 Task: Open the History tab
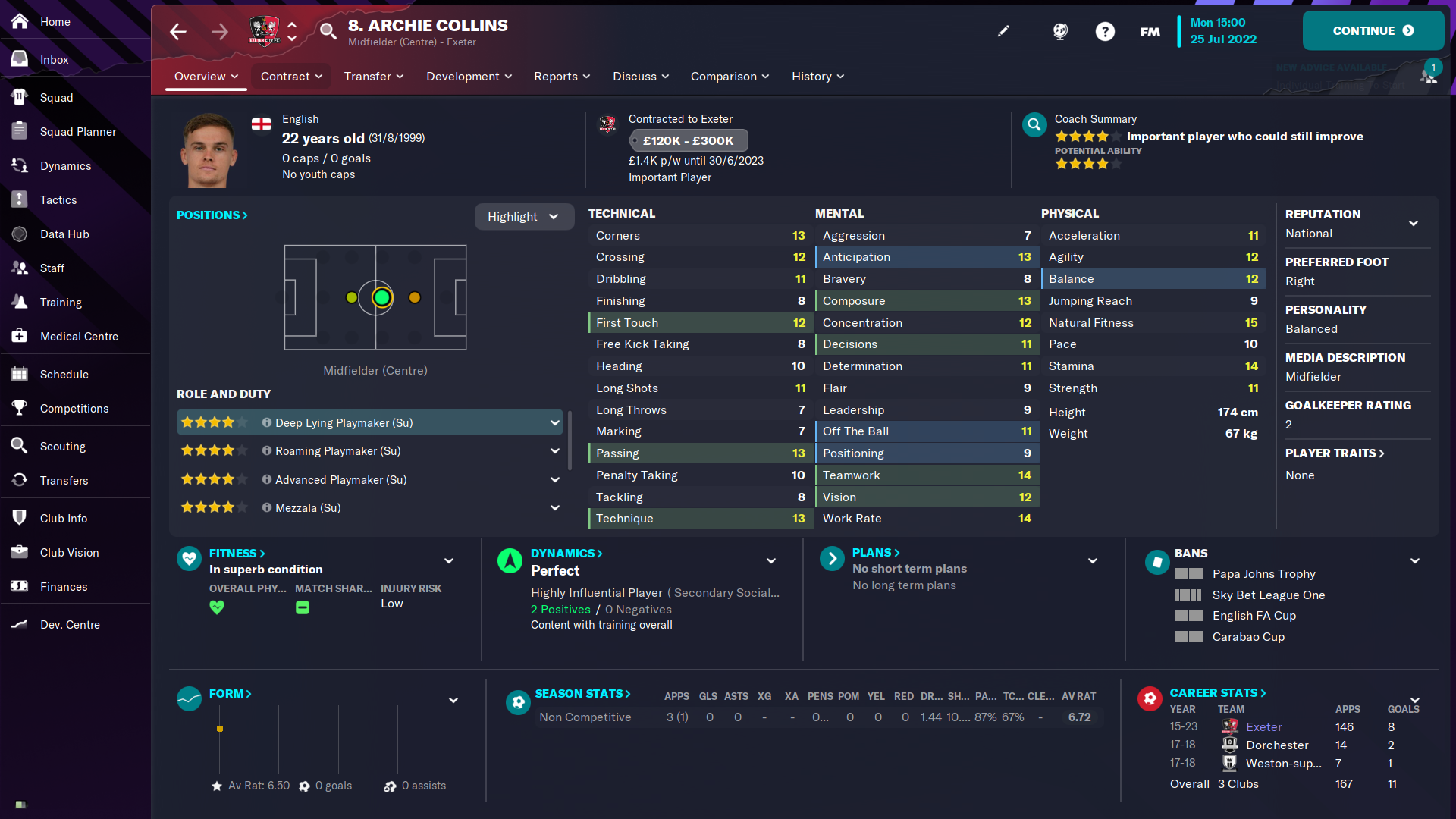(x=817, y=77)
